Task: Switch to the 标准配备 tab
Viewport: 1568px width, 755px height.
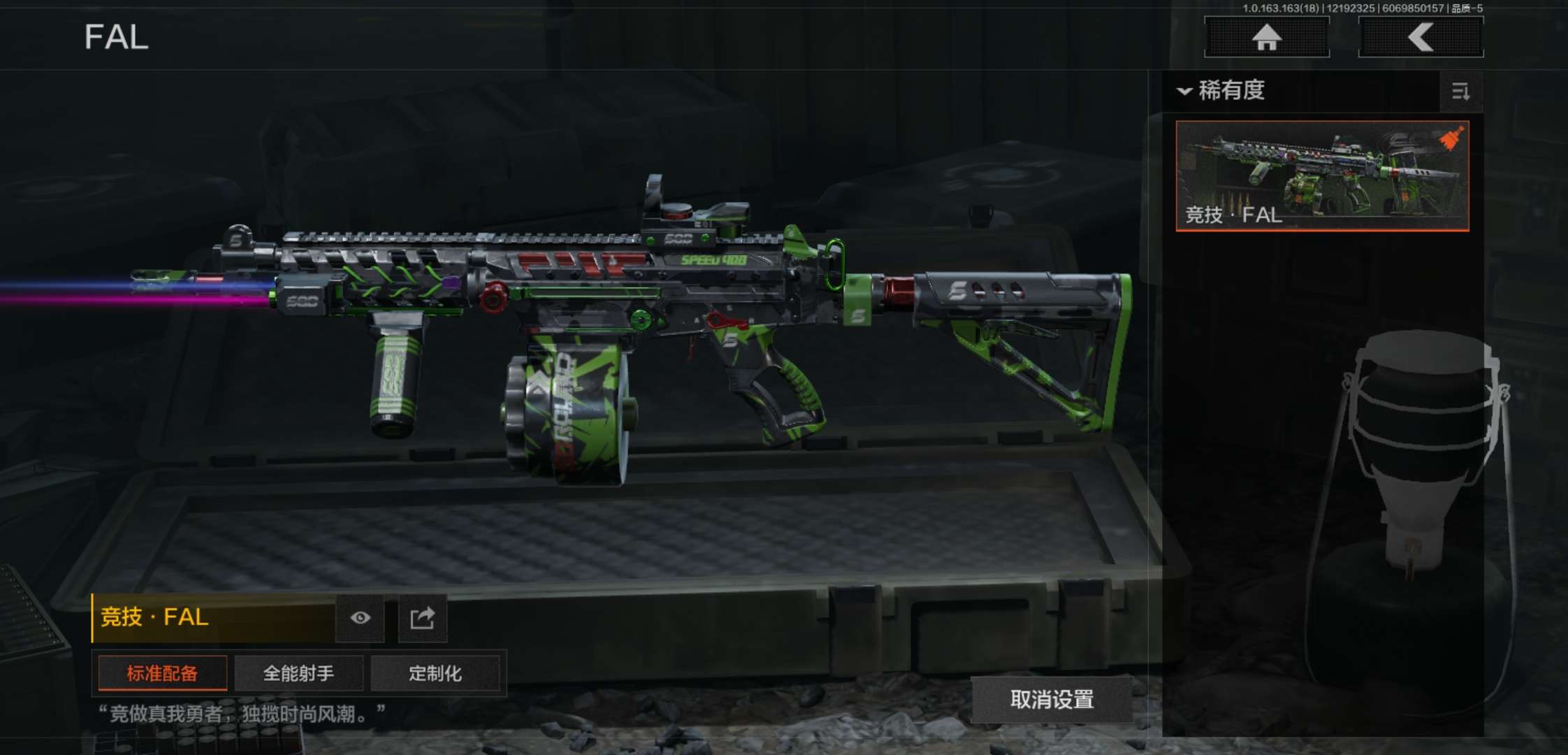Action: [162, 673]
